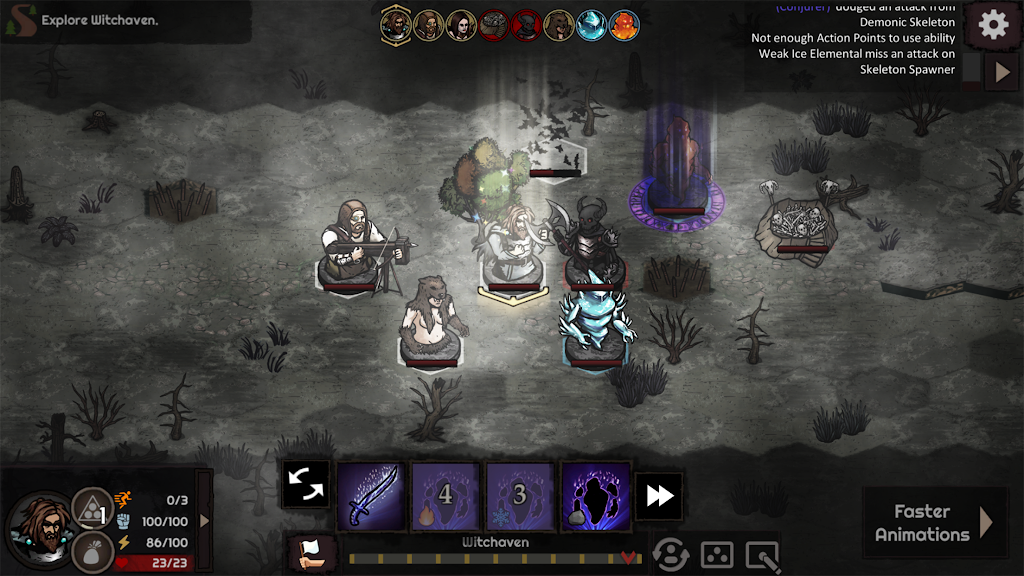Select the frost ability on cooldown 3
1024x576 pixels.
(520, 496)
